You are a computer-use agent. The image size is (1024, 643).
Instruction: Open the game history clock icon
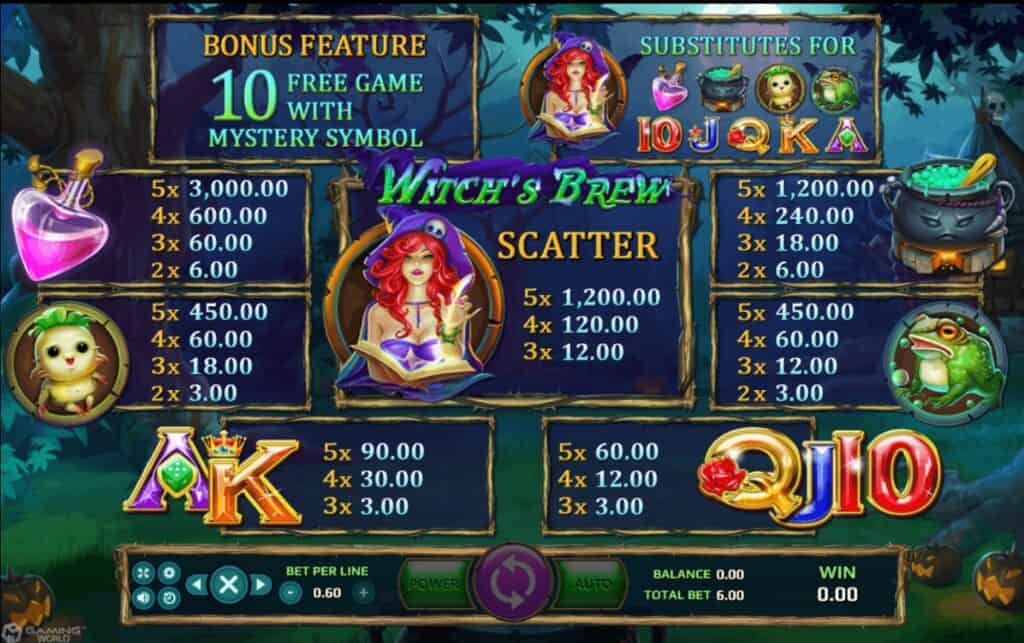[x=169, y=596]
